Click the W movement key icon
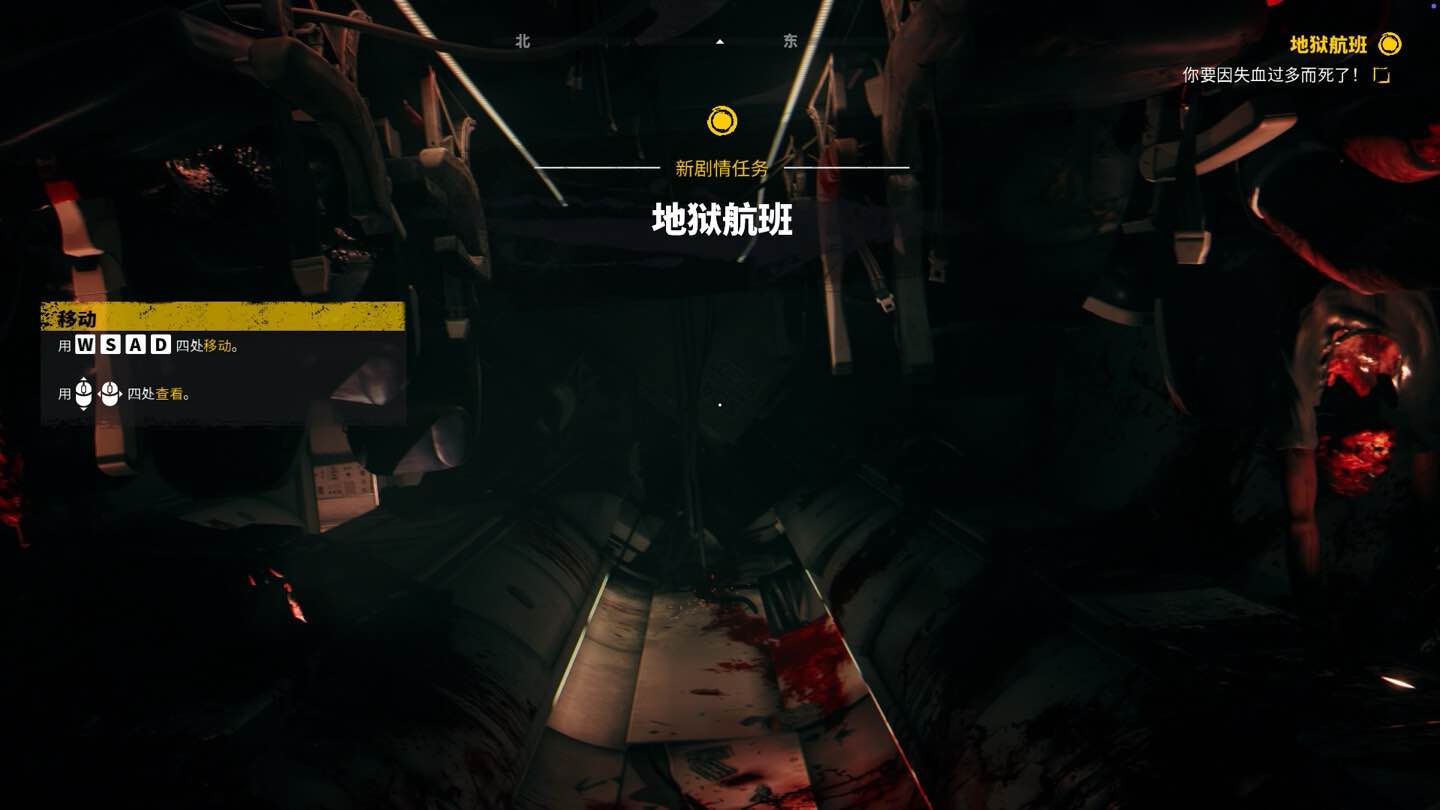The width and height of the screenshot is (1440, 810). pos(85,344)
